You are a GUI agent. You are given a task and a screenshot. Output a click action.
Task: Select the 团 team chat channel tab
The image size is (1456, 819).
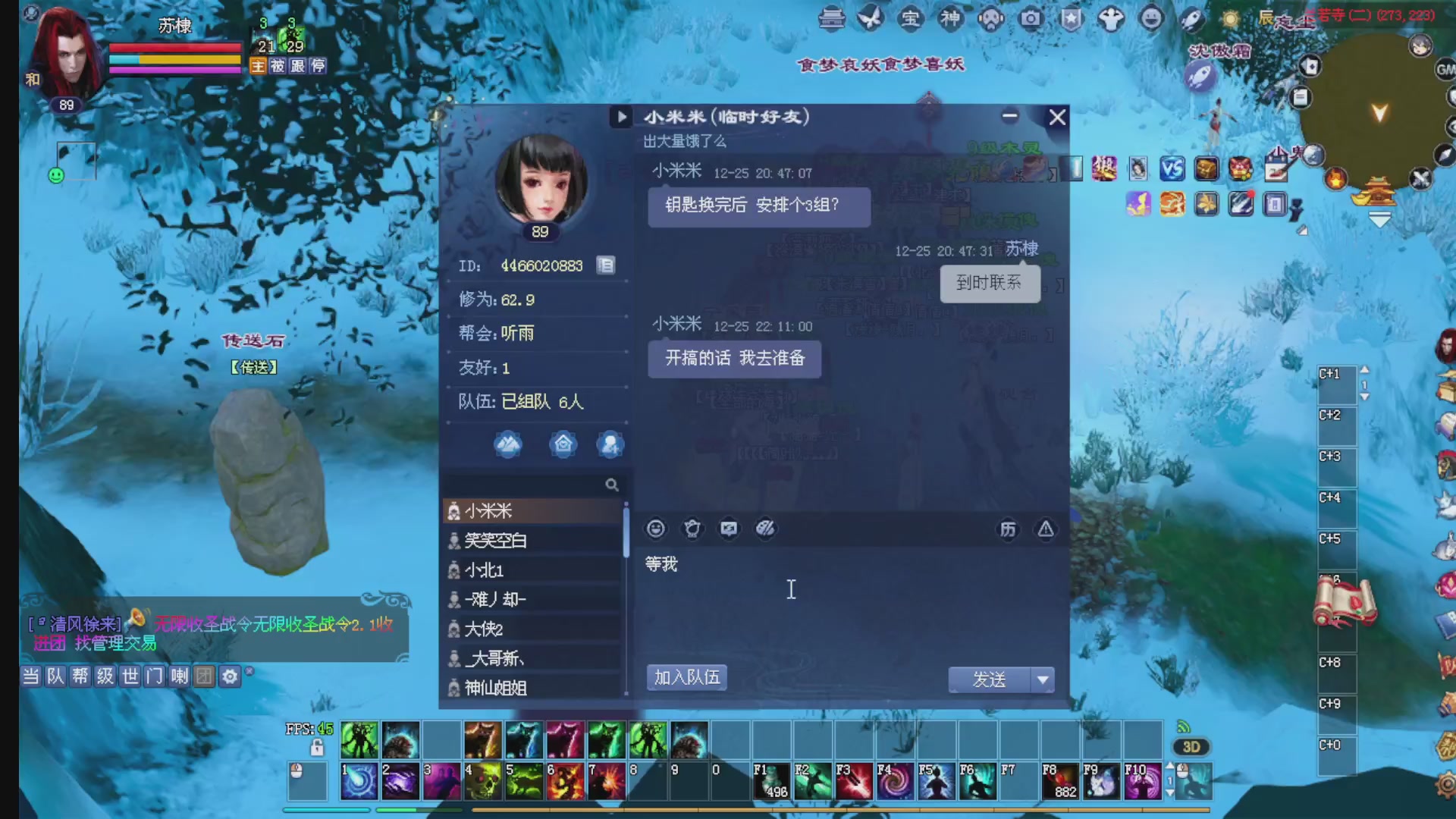[x=203, y=676]
